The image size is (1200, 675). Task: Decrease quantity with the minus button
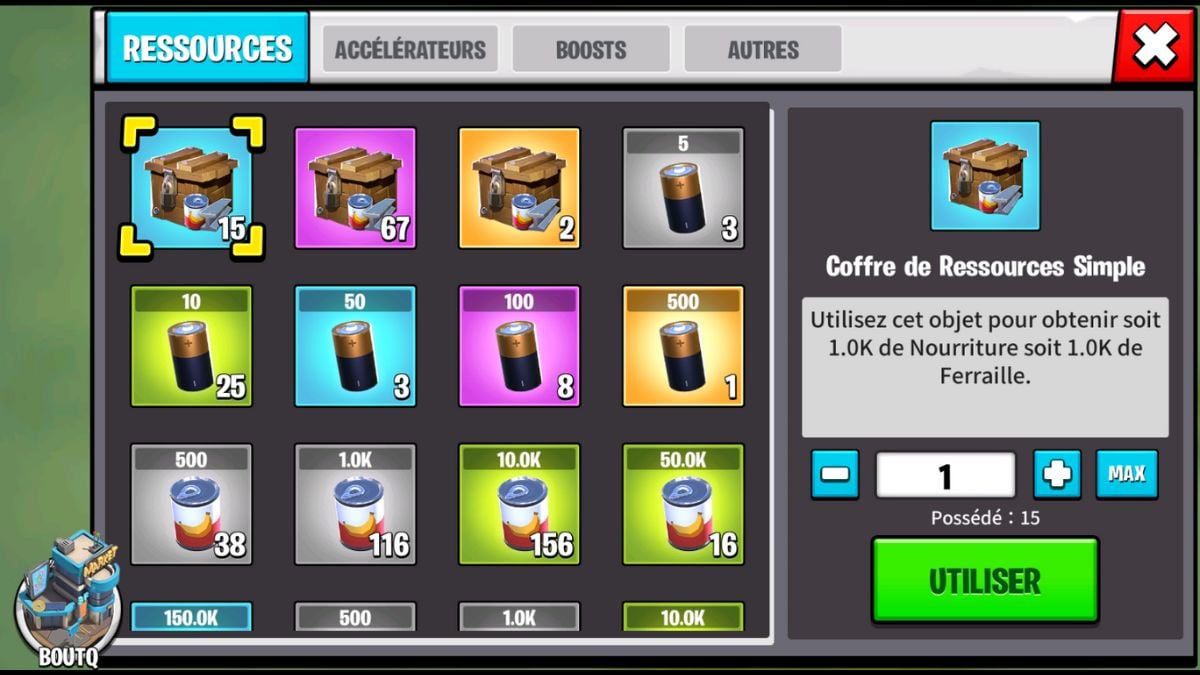pos(835,474)
